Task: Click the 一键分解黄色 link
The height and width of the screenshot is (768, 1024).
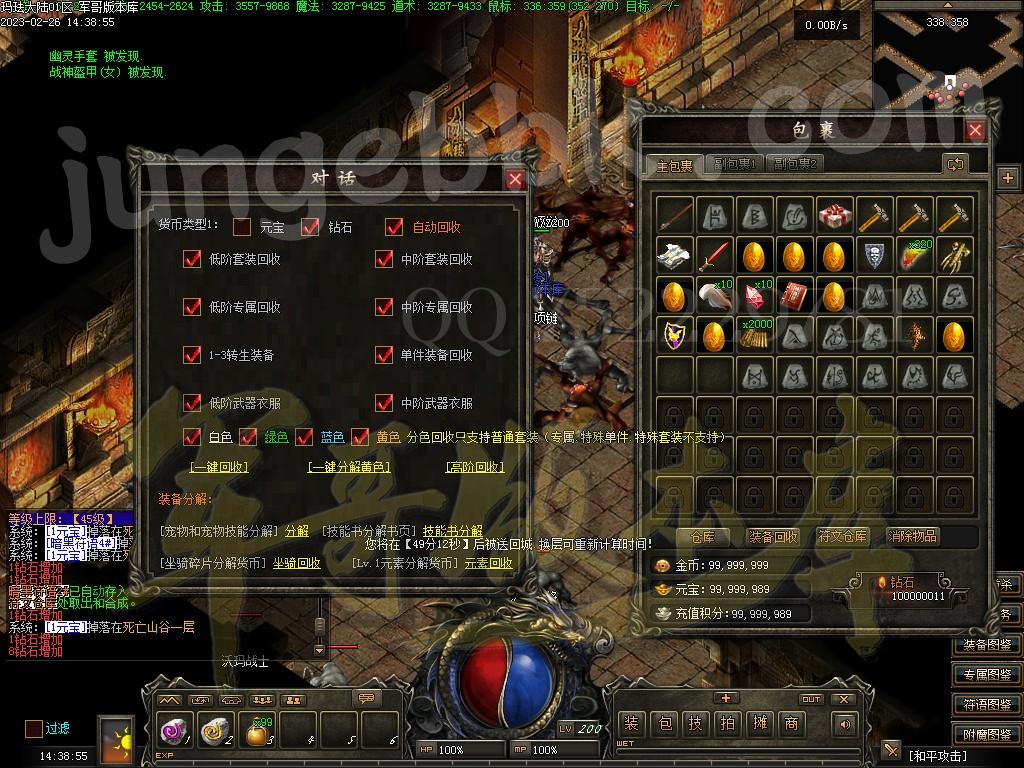Action: (x=348, y=467)
